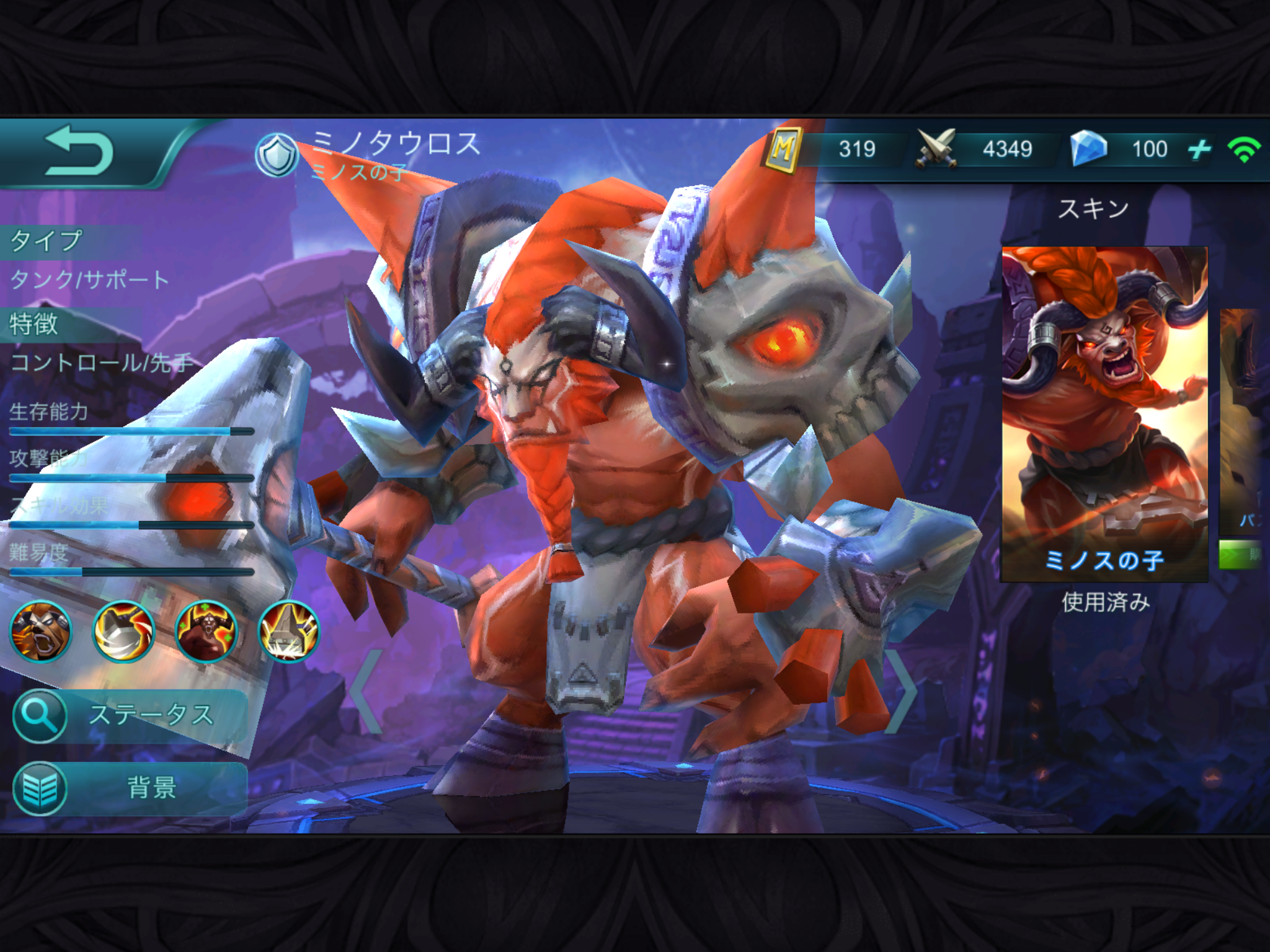The height and width of the screenshot is (952, 1270).
Task: Click the green purchase button under second skin
Action: pos(1242,554)
